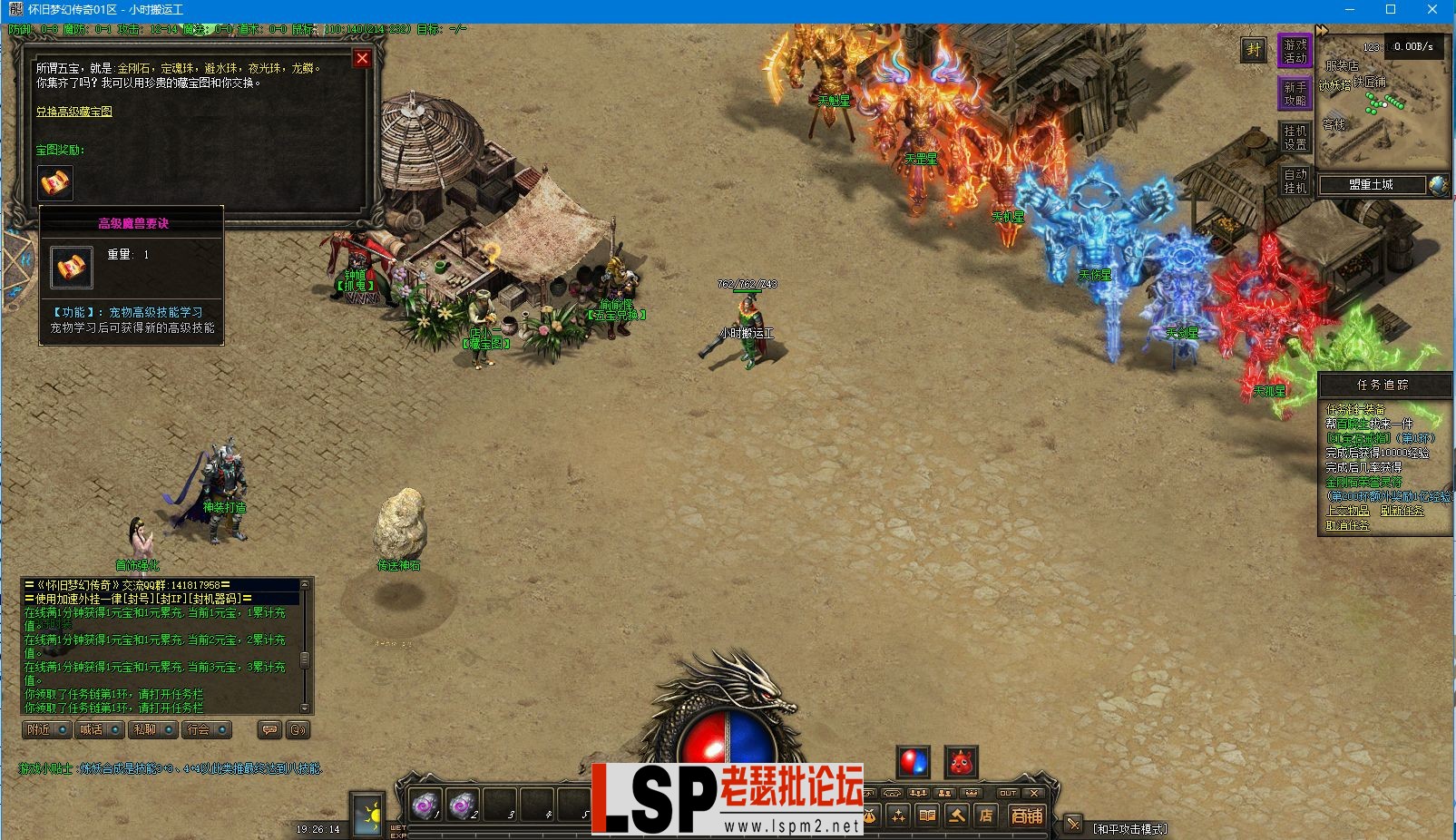Use the swirl item in hotbar slot 1
1456x840 pixels.
425,804
